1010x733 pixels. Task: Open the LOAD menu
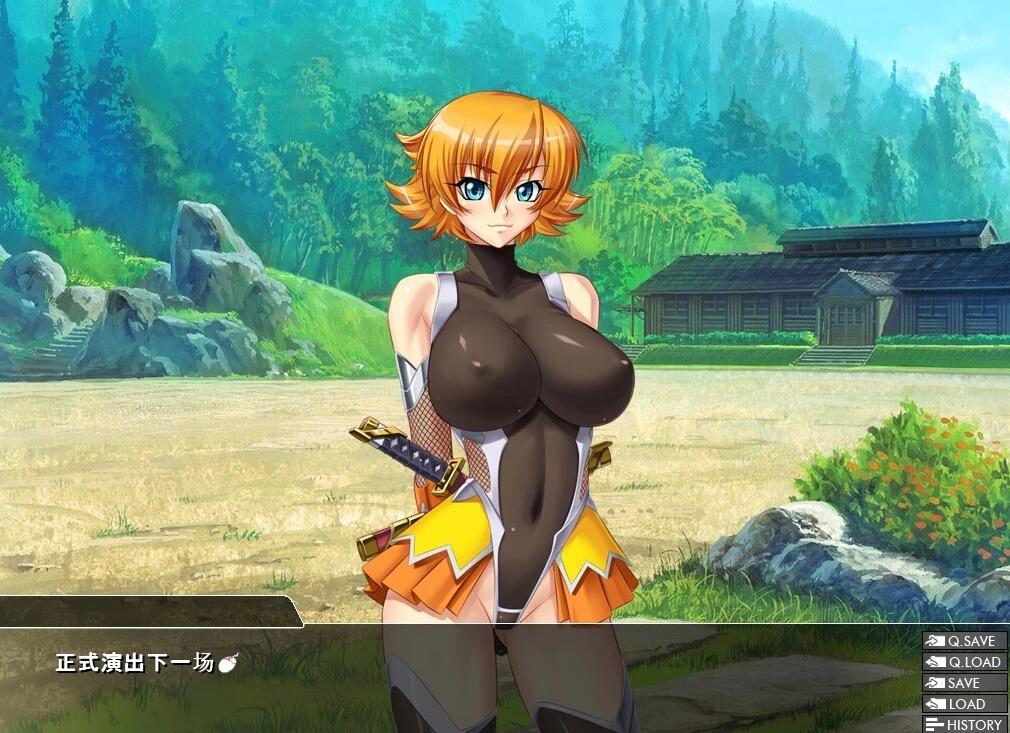click(x=964, y=704)
